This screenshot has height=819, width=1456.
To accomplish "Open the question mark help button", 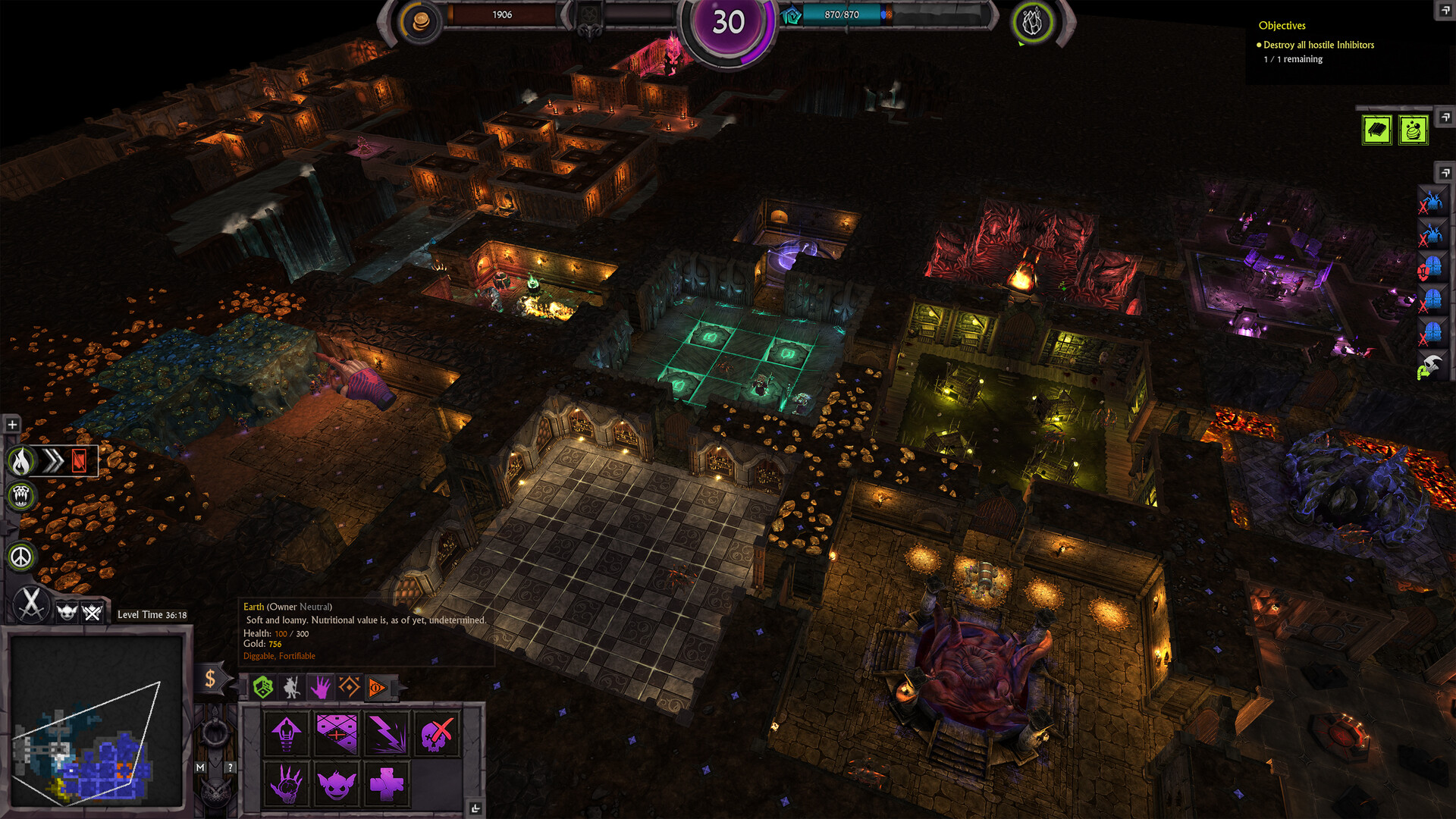I will tap(231, 767).
